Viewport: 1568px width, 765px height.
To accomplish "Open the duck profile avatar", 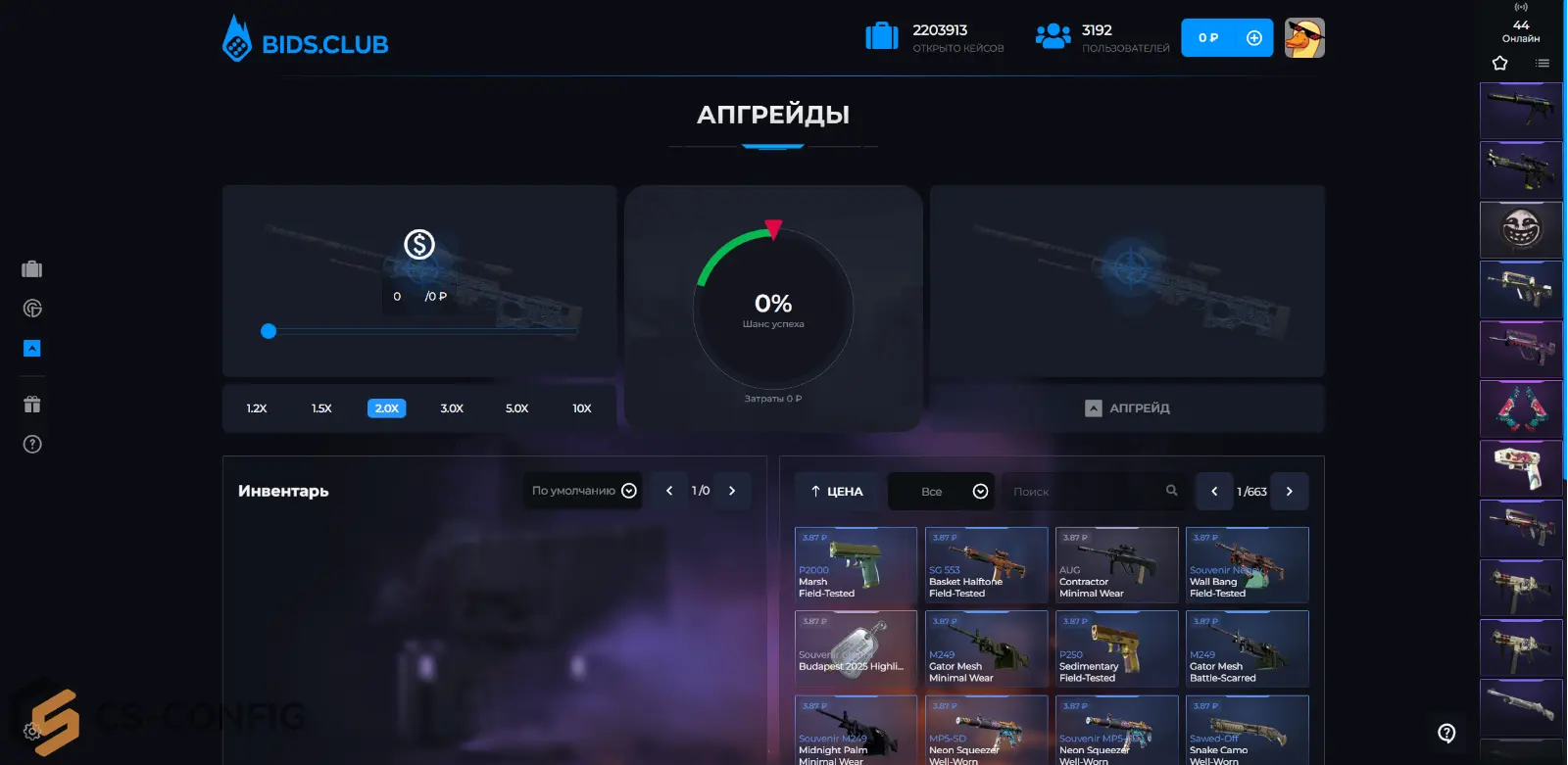I will pos(1304,38).
